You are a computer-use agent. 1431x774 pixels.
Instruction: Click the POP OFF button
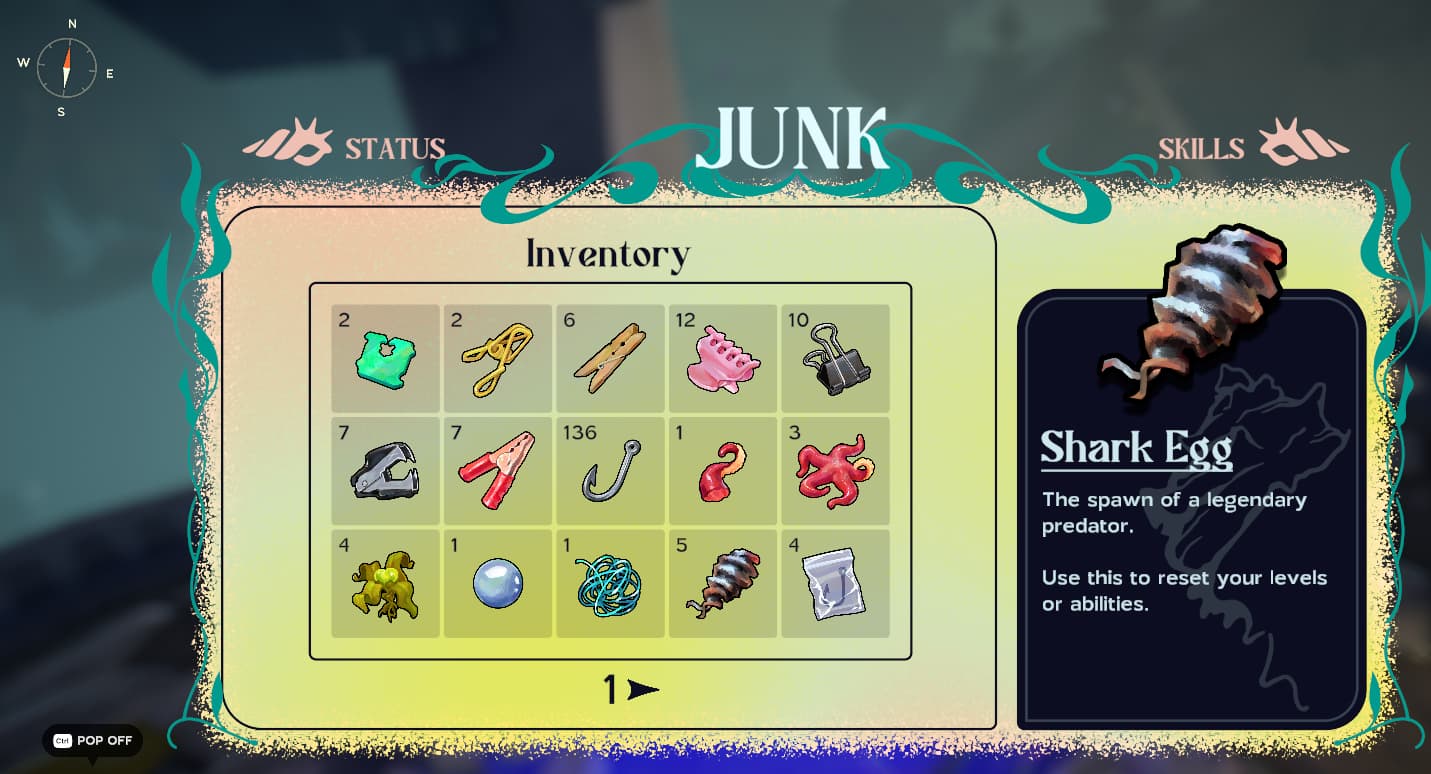[x=92, y=741]
